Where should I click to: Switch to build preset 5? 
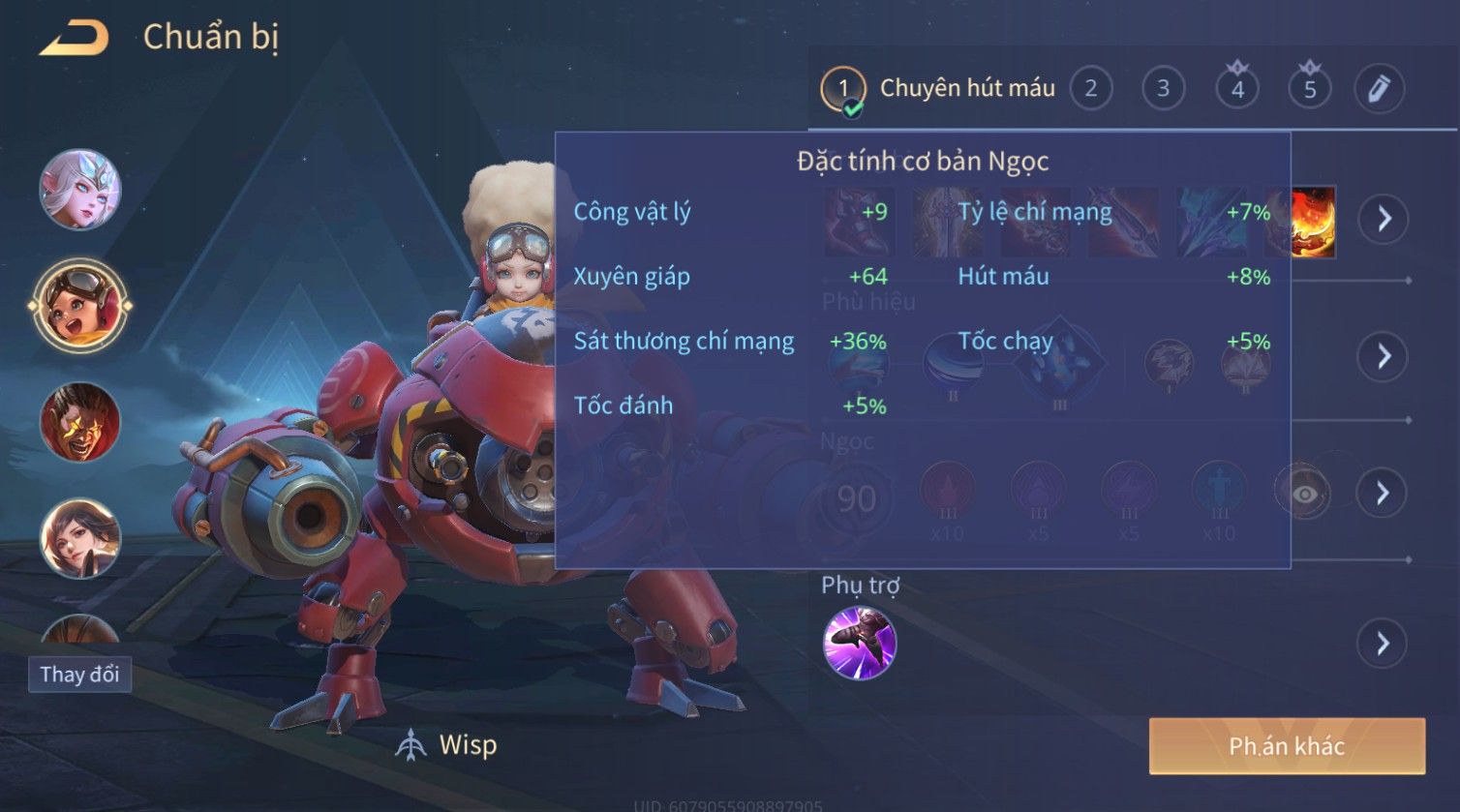tap(1309, 89)
